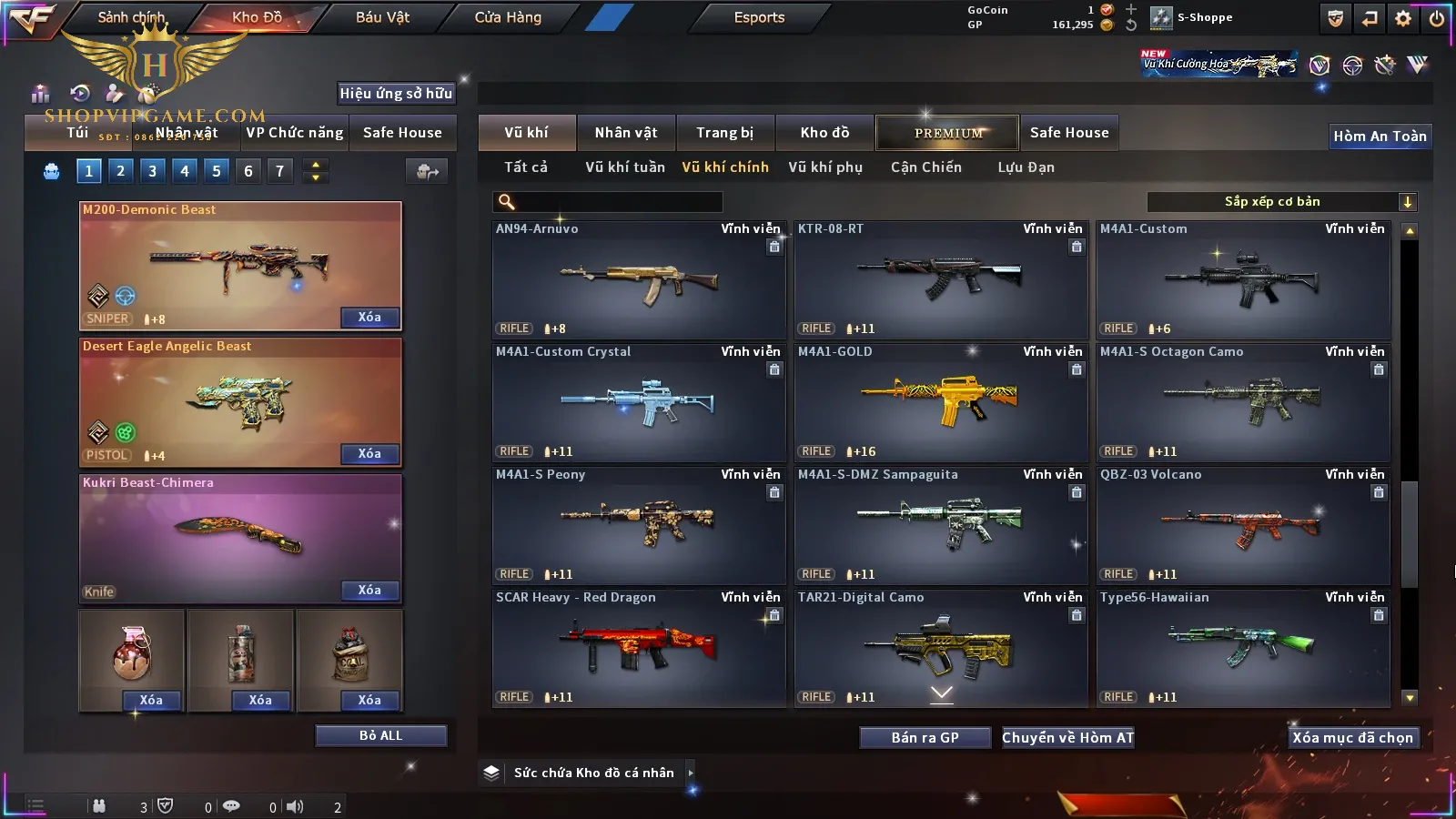Select the M4A1-GOLD rifle
Viewport: 1456px width, 819px height.
[941, 401]
